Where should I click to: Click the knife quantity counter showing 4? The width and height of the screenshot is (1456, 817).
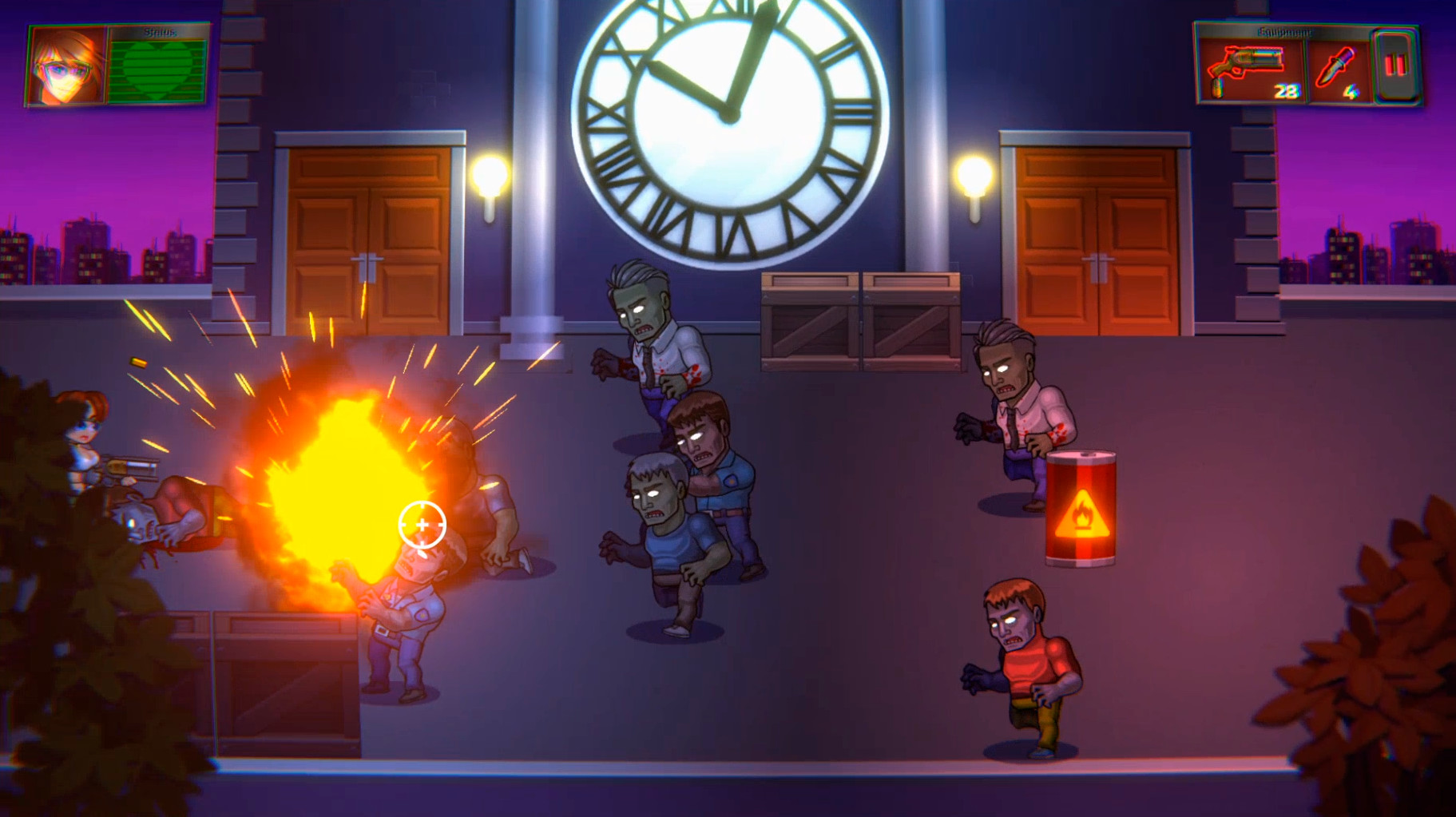(1349, 92)
